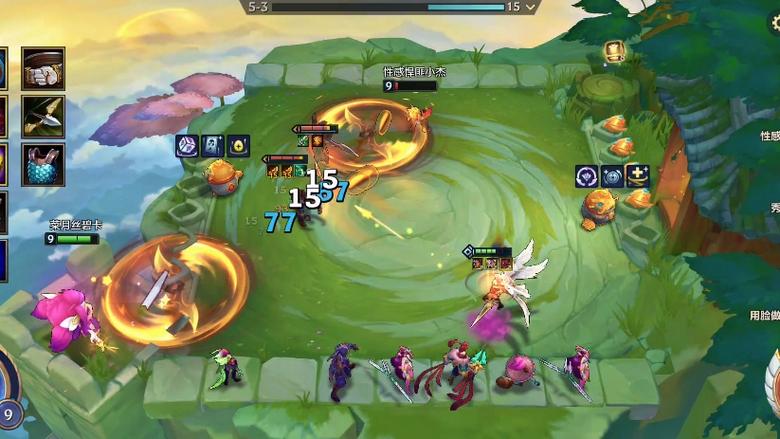Inspect the yellow egg augment icon
780x439 pixels.
pos(238,146)
